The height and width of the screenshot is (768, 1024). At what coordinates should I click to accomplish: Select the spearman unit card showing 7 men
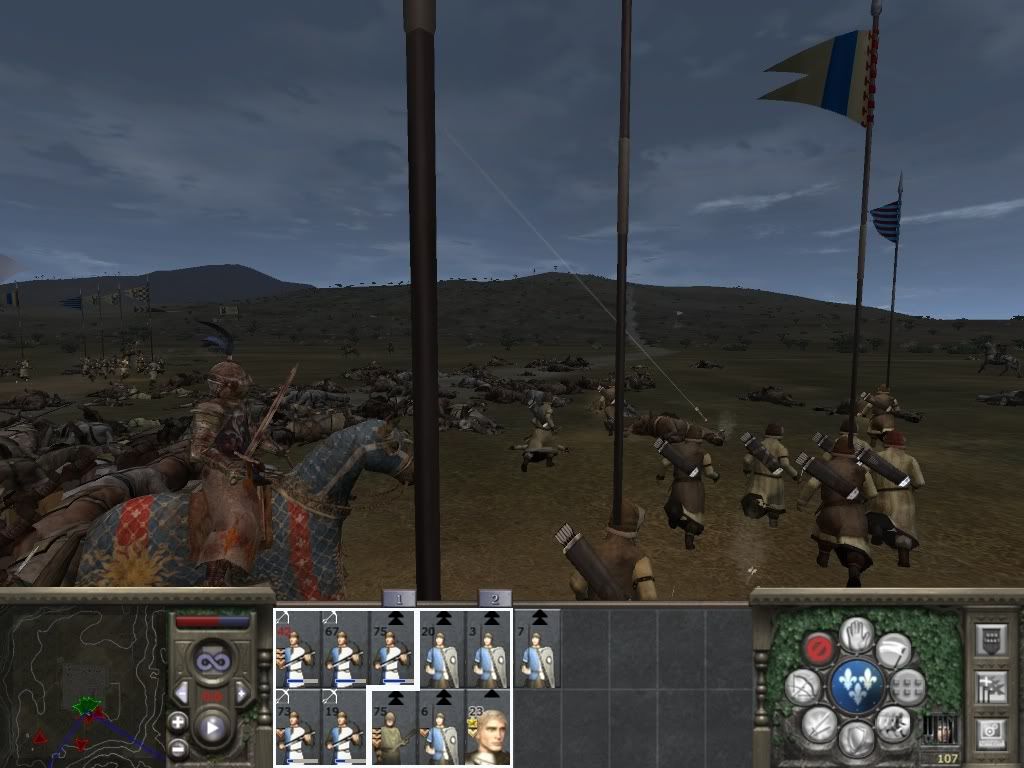(x=537, y=648)
